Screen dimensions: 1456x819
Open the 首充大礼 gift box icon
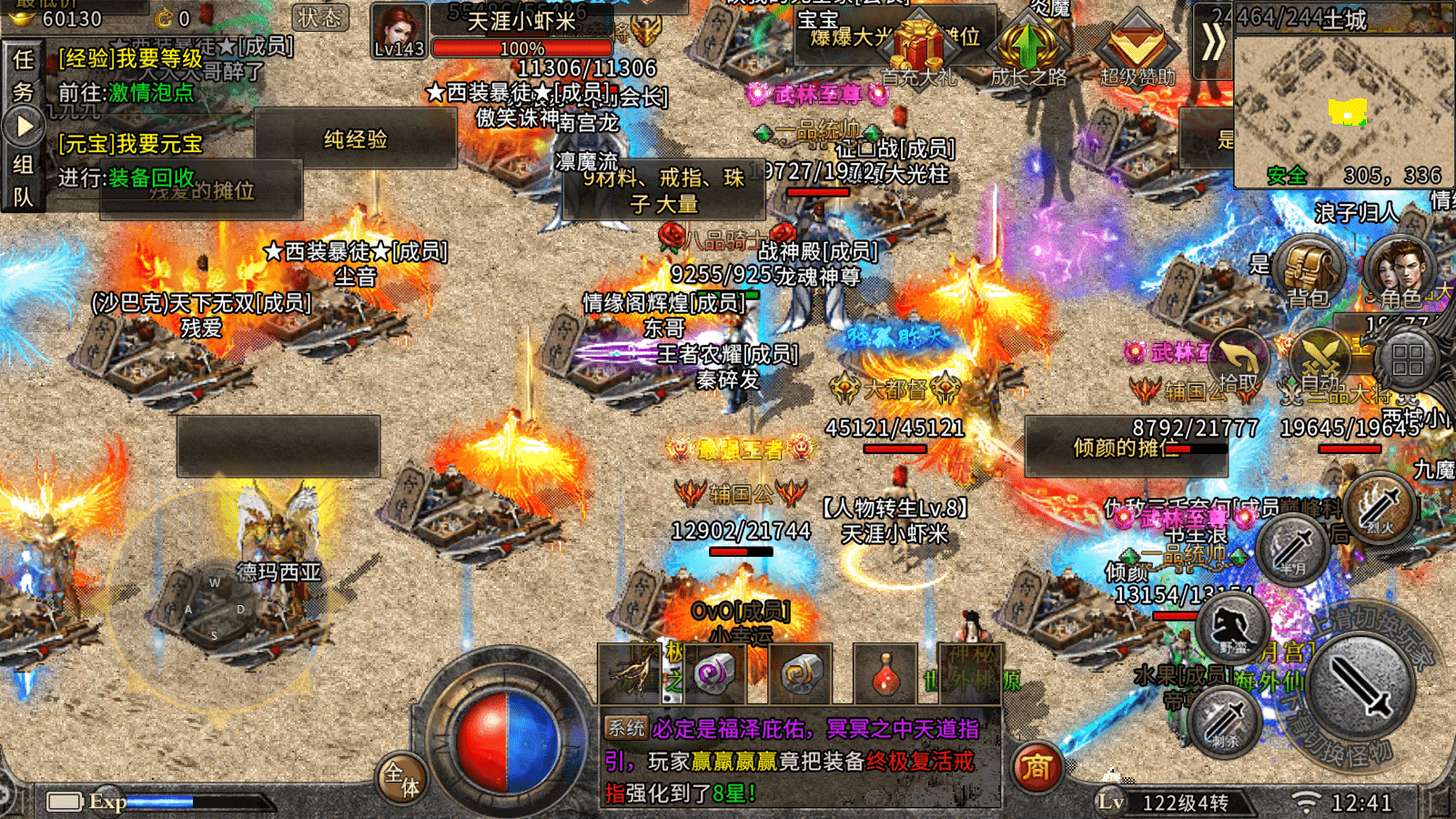click(919, 51)
